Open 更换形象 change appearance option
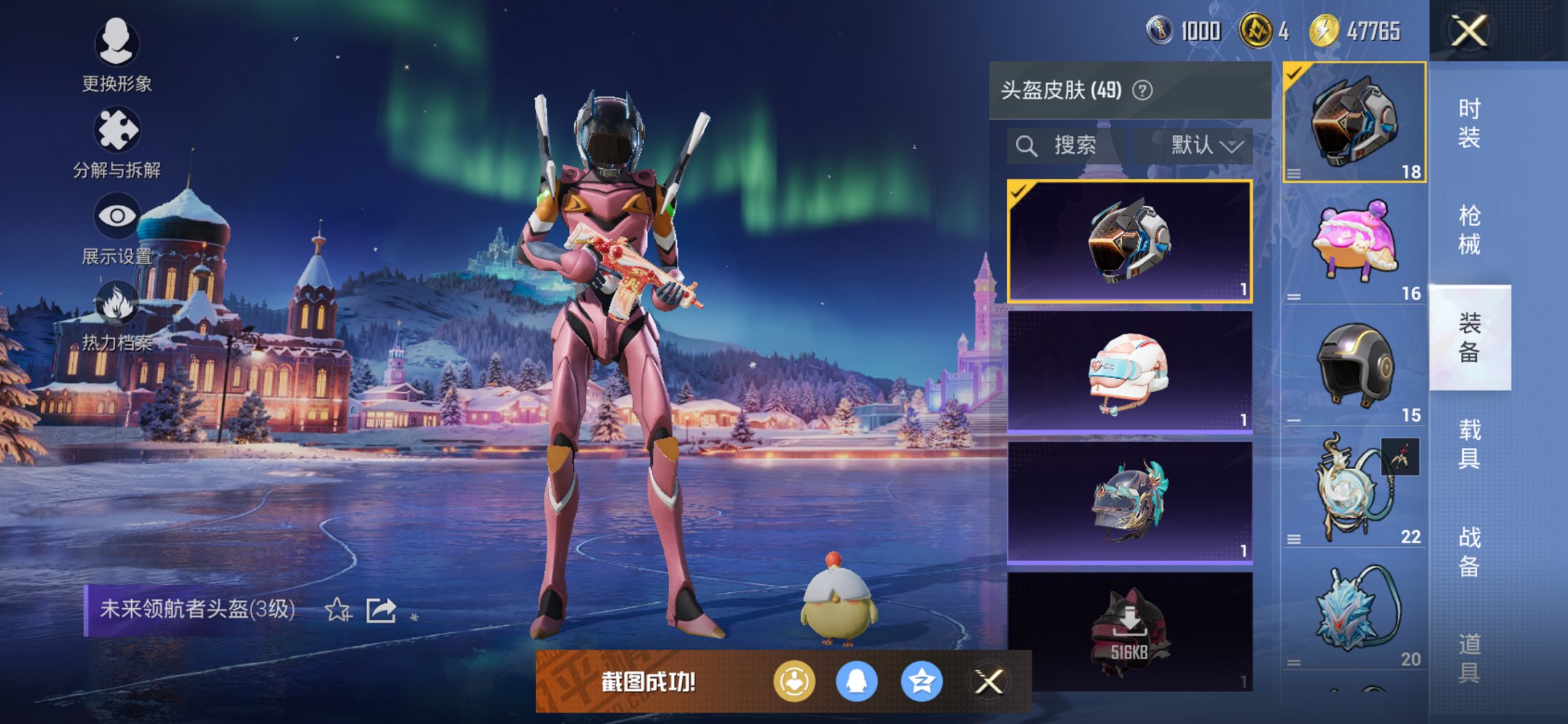This screenshot has width=1568, height=724. click(117, 55)
